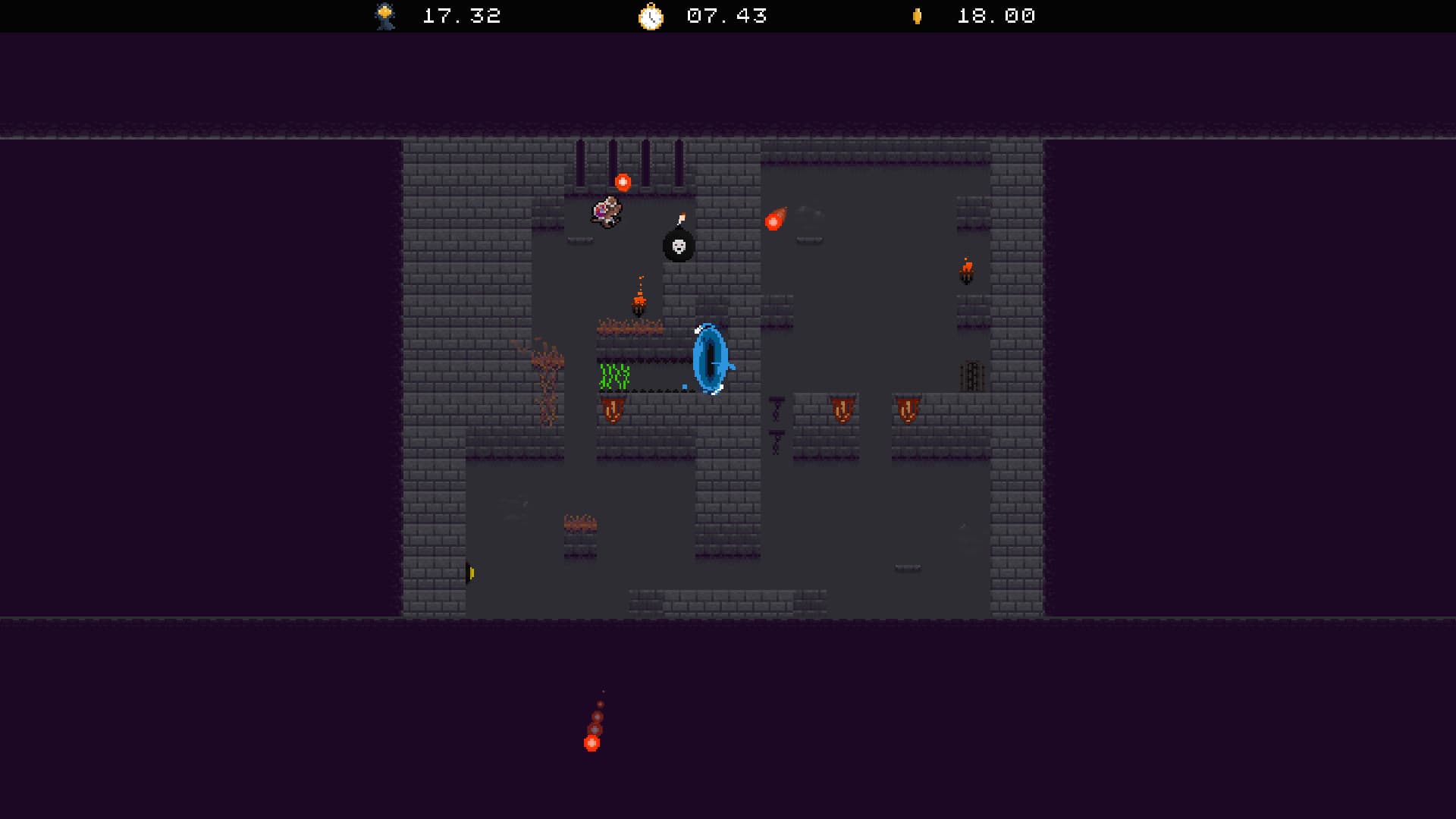Click the gold coin icon near 18.00
The width and height of the screenshot is (1456, 819).
click(916, 15)
